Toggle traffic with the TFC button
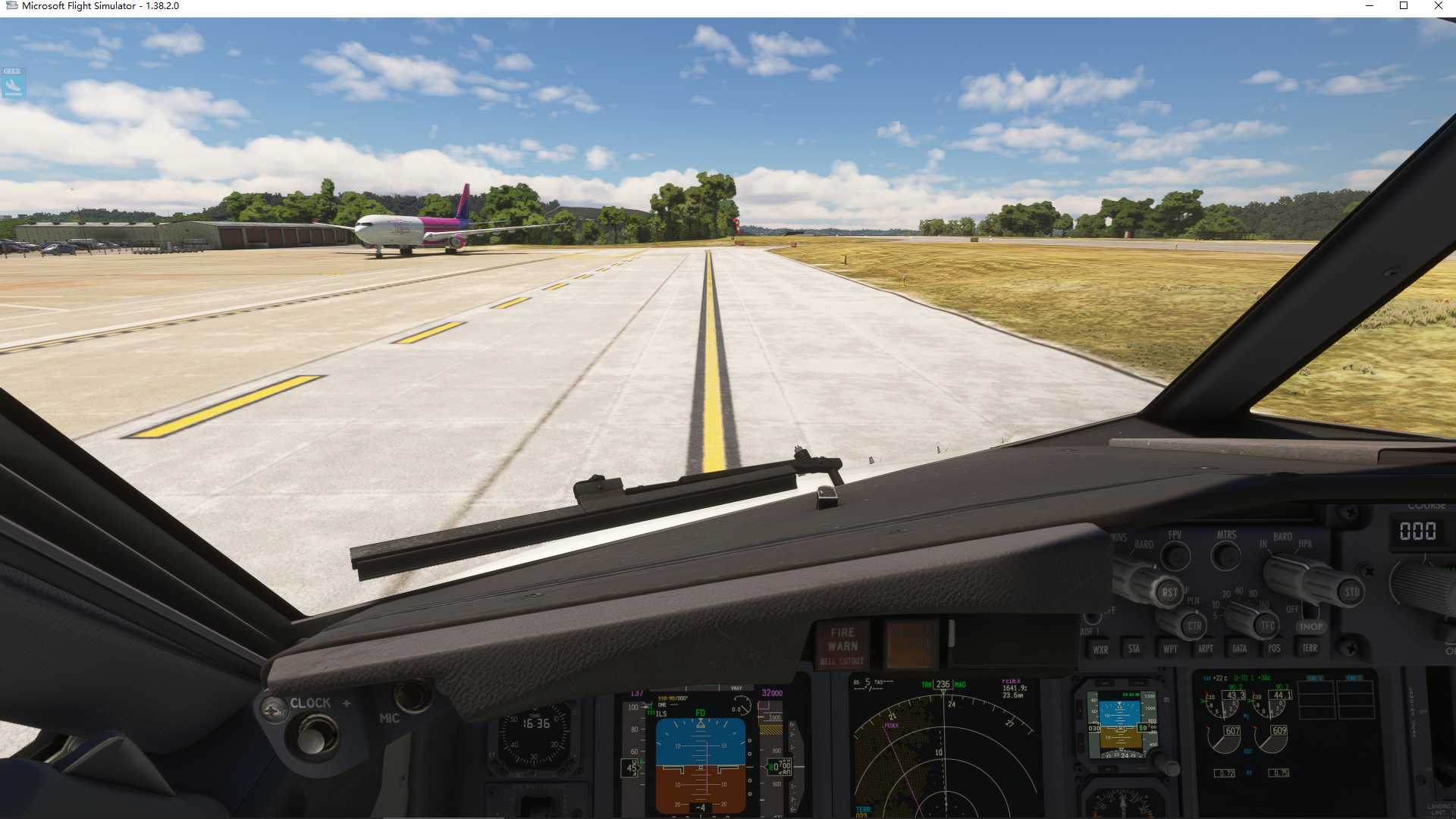 (x=1266, y=626)
